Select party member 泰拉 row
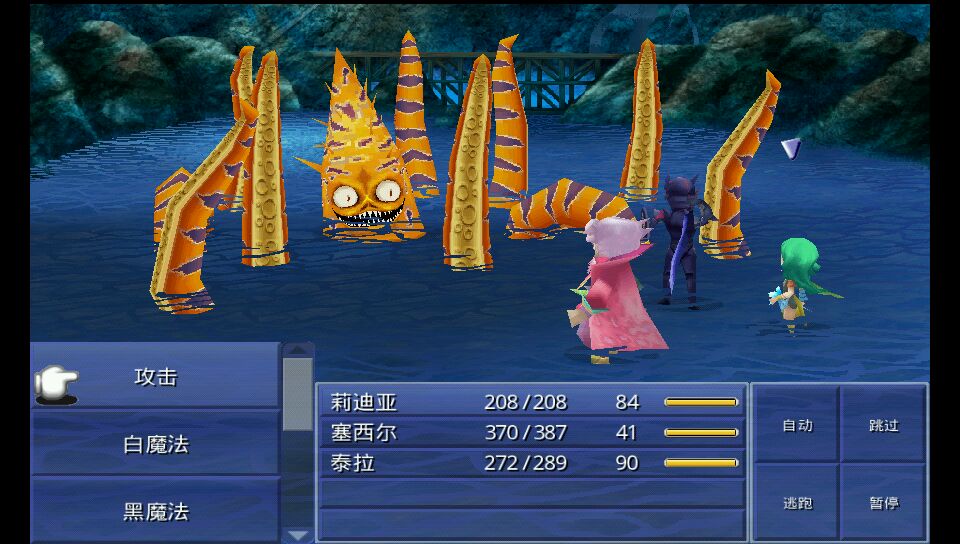Image resolution: width=960 pixels, height=544 pixels. 531,463
